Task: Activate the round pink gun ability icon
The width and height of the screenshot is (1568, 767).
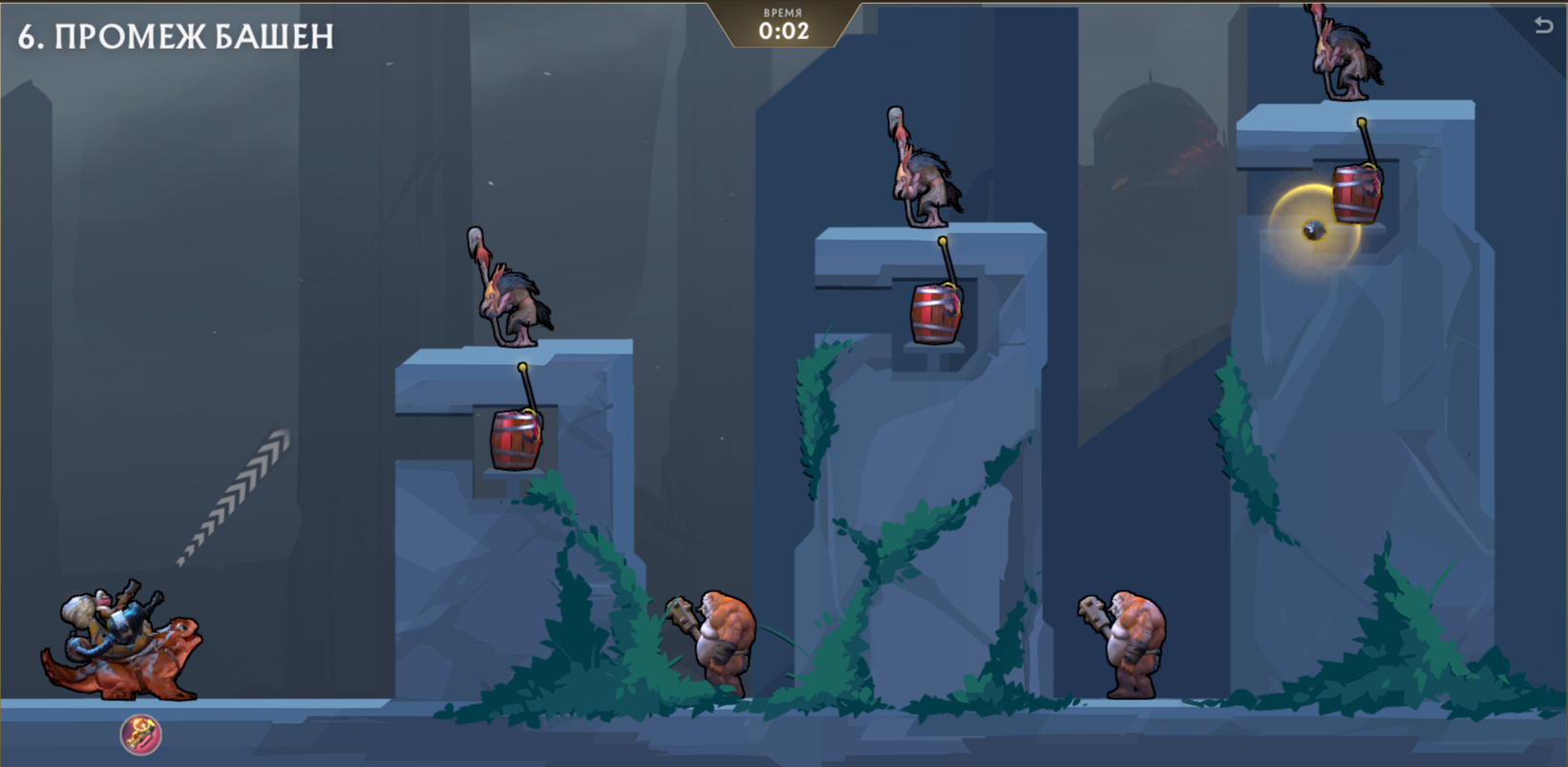Action: [x=140, y=735]
